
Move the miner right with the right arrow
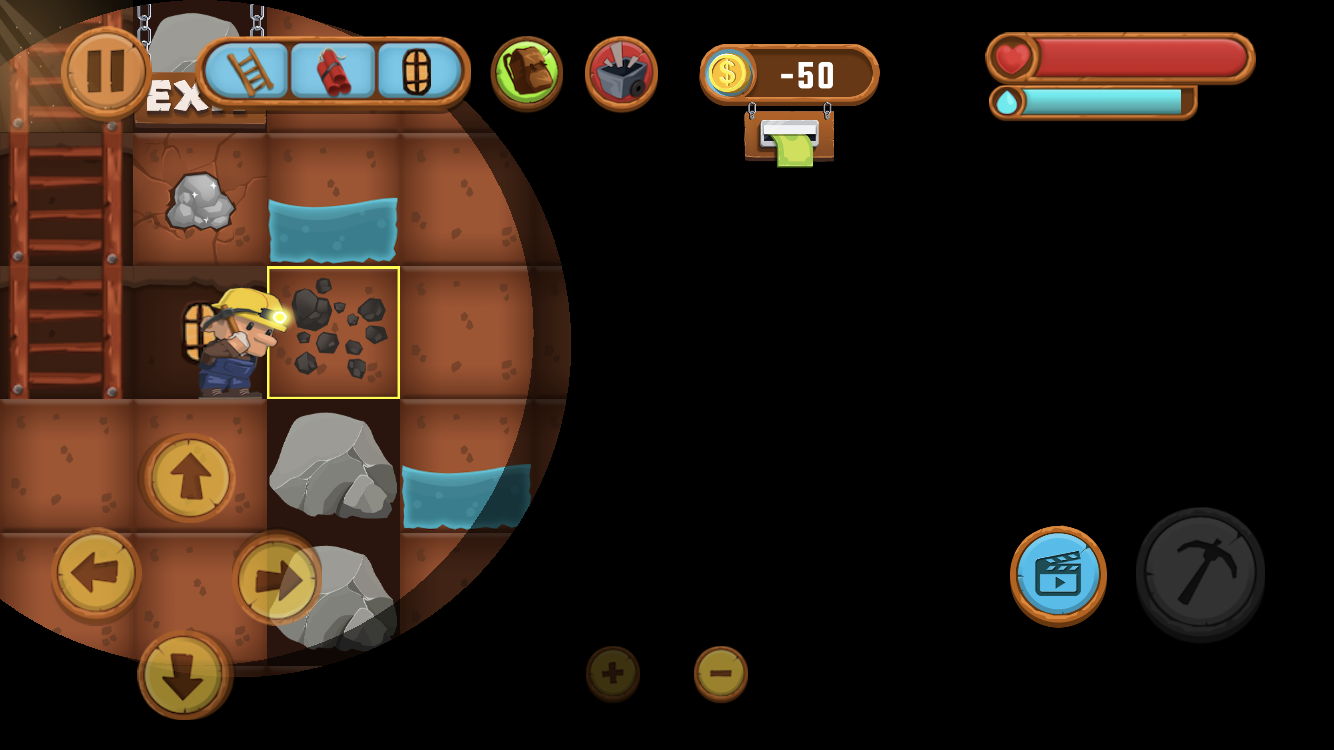[277, 577]
